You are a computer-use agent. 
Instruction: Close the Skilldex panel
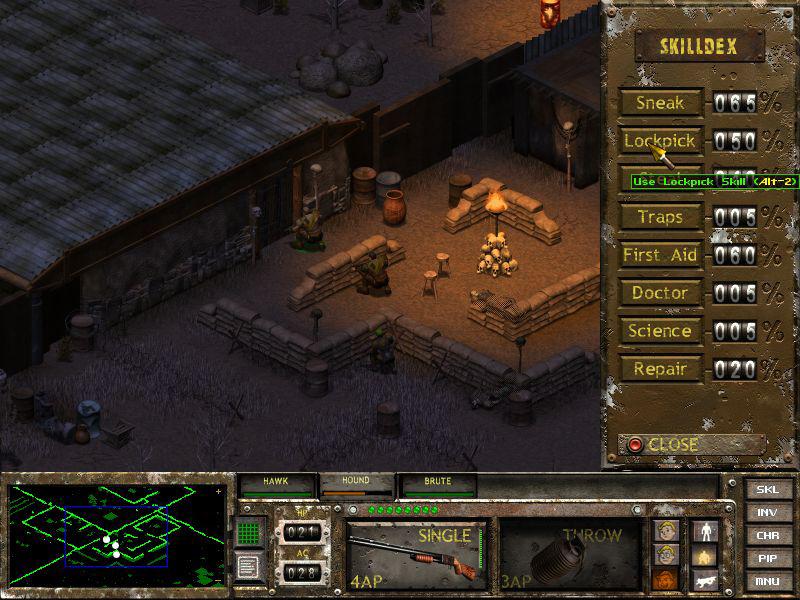(690, 444)
